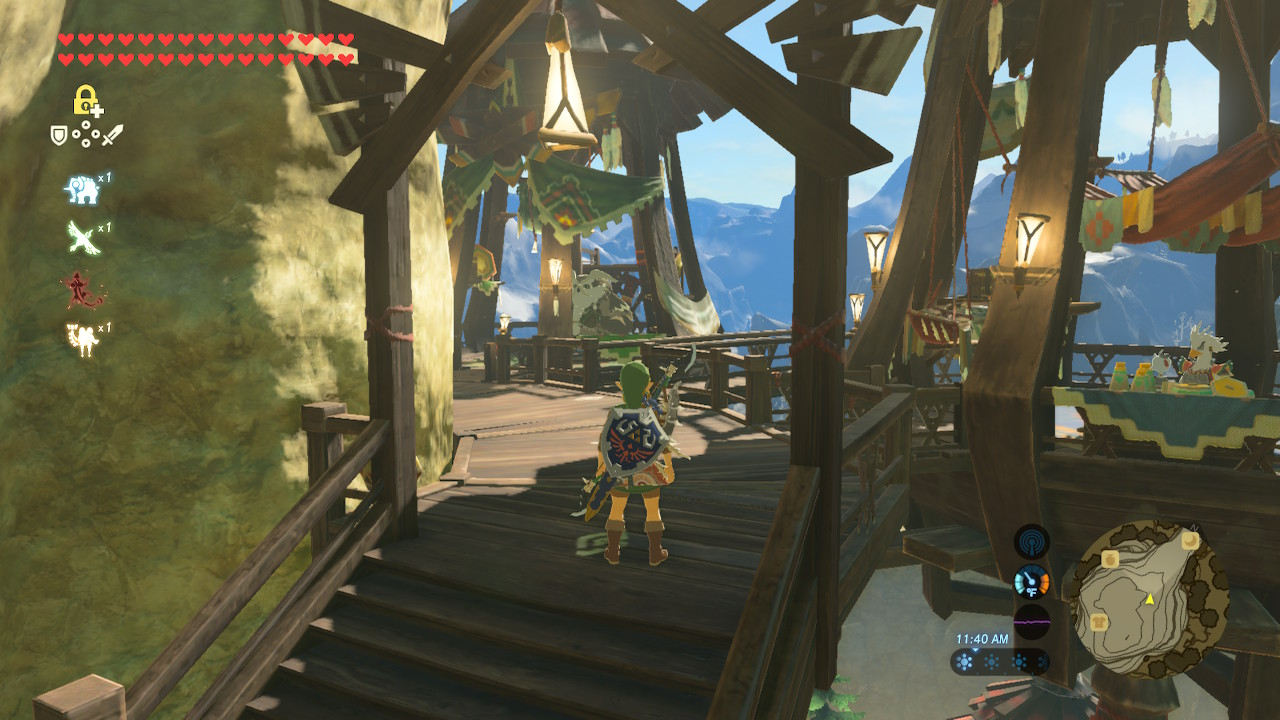The height and width of the screenshot is (720, 1280).
Task: Open the circular minimap
Action: coord(1144,598)
